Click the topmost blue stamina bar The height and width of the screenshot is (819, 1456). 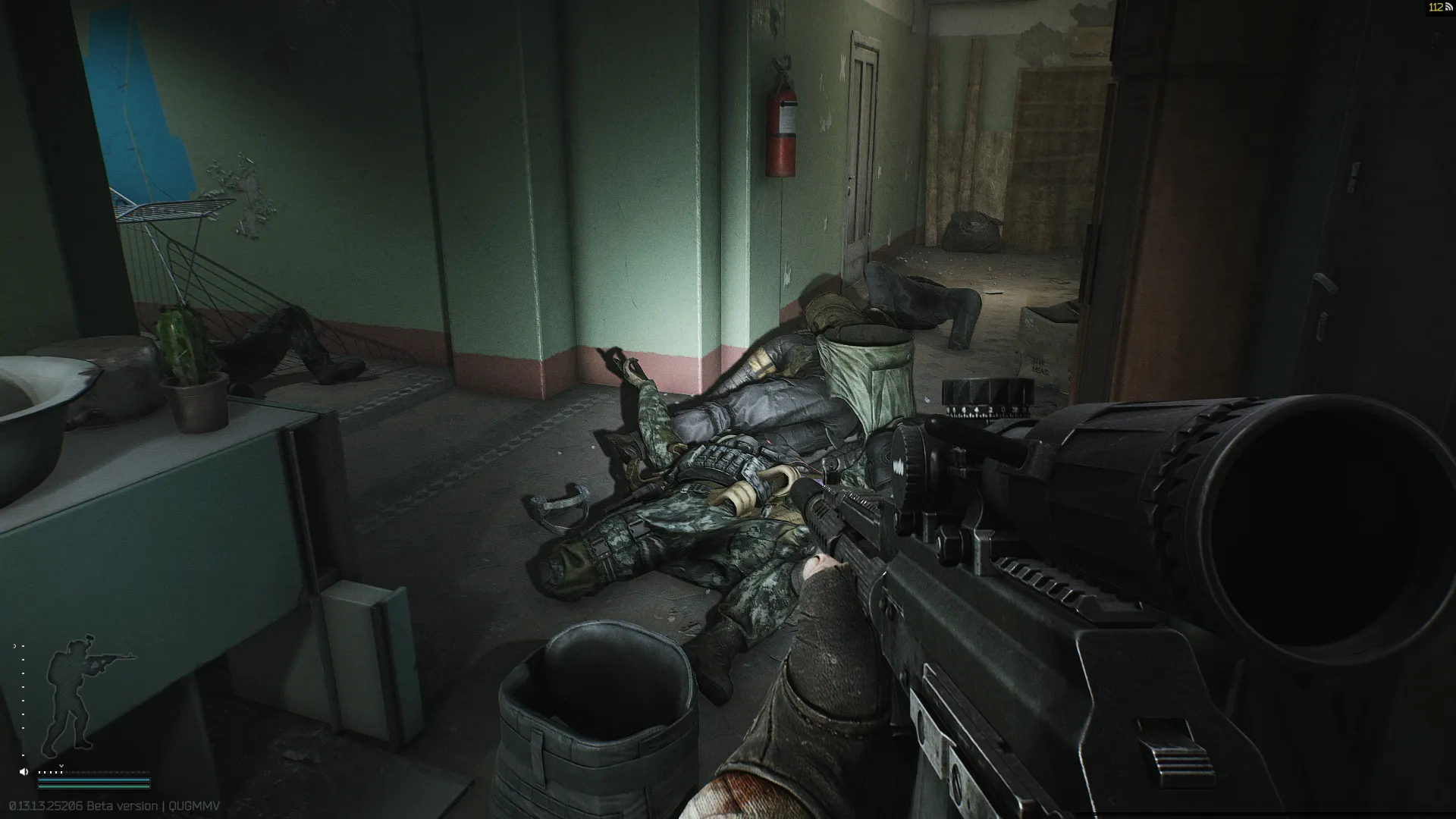click(93, 780)
